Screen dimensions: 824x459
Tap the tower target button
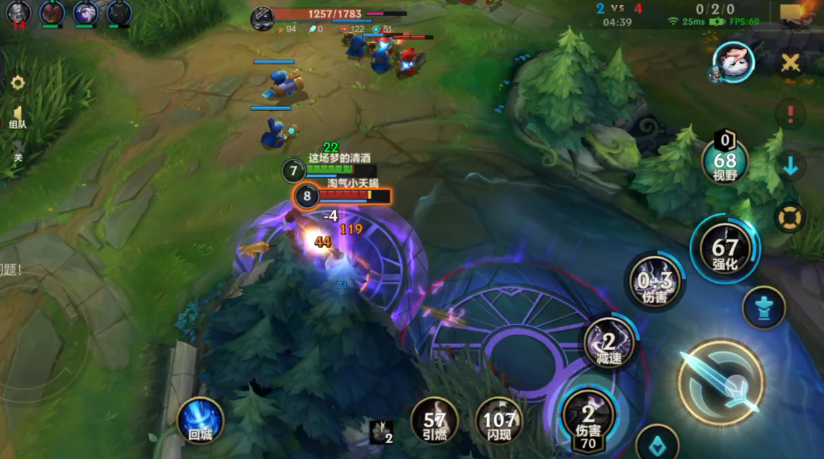[x=763, y=306]
